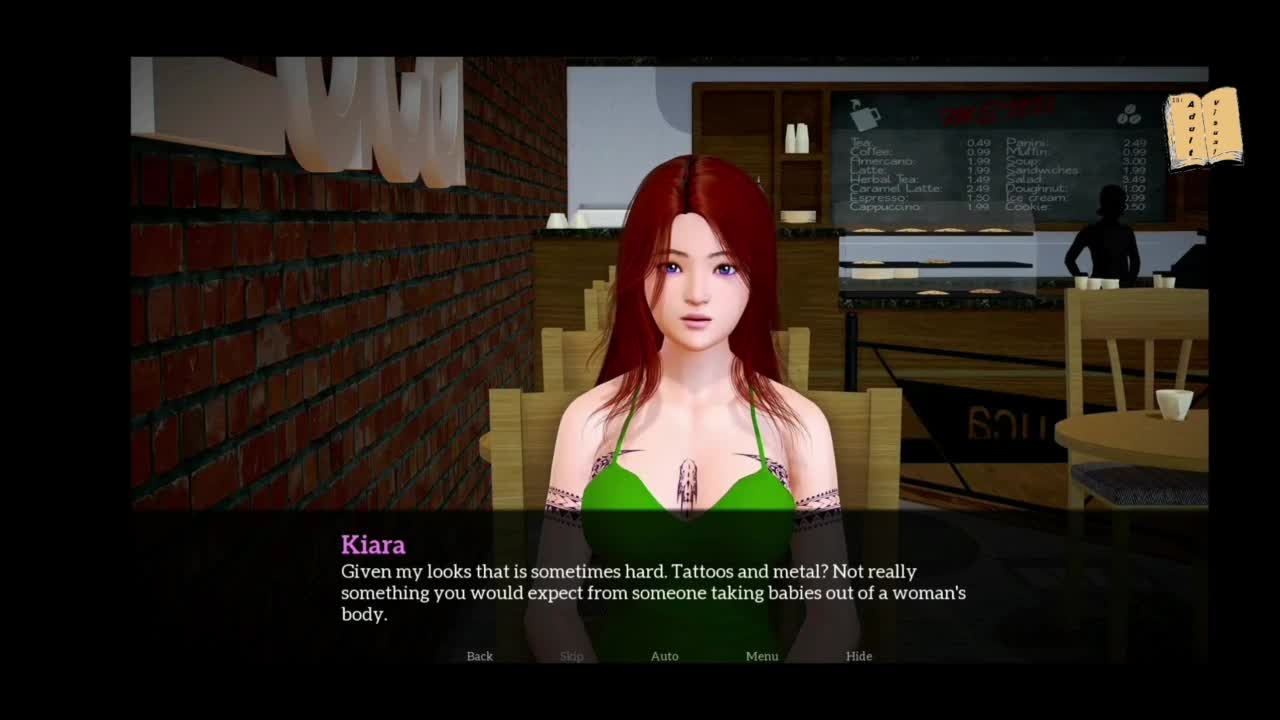Hide the dialogue interface

point(859,656)
